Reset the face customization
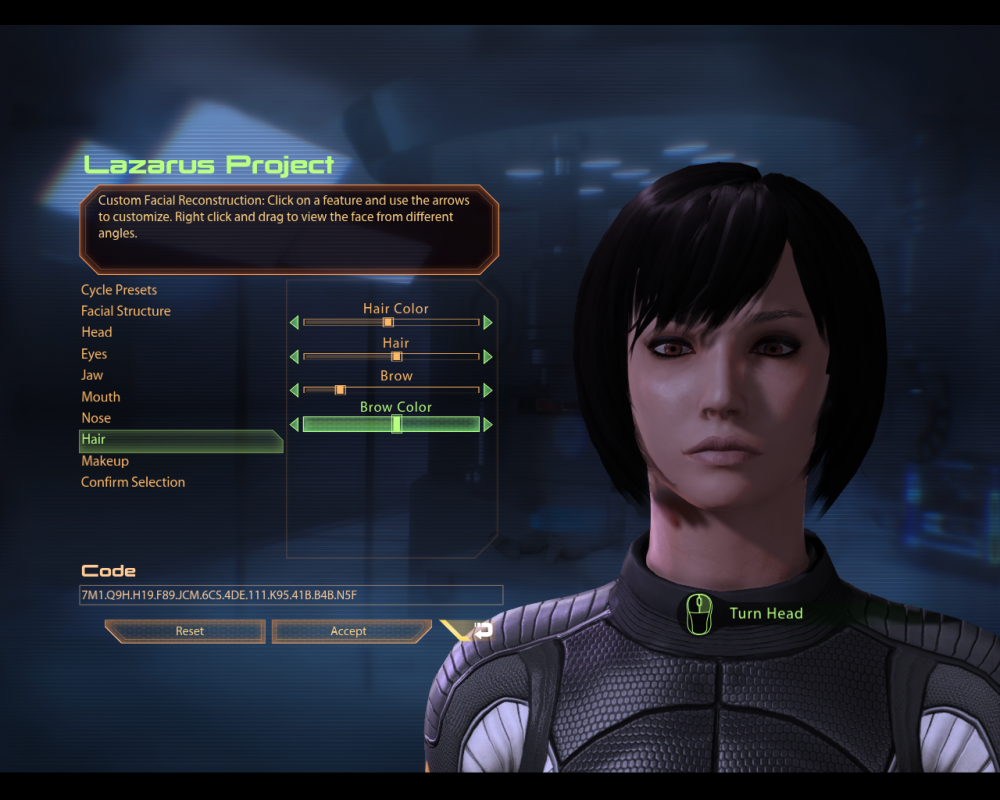The height and width of the screenshot is (800, 1000). 188,631
